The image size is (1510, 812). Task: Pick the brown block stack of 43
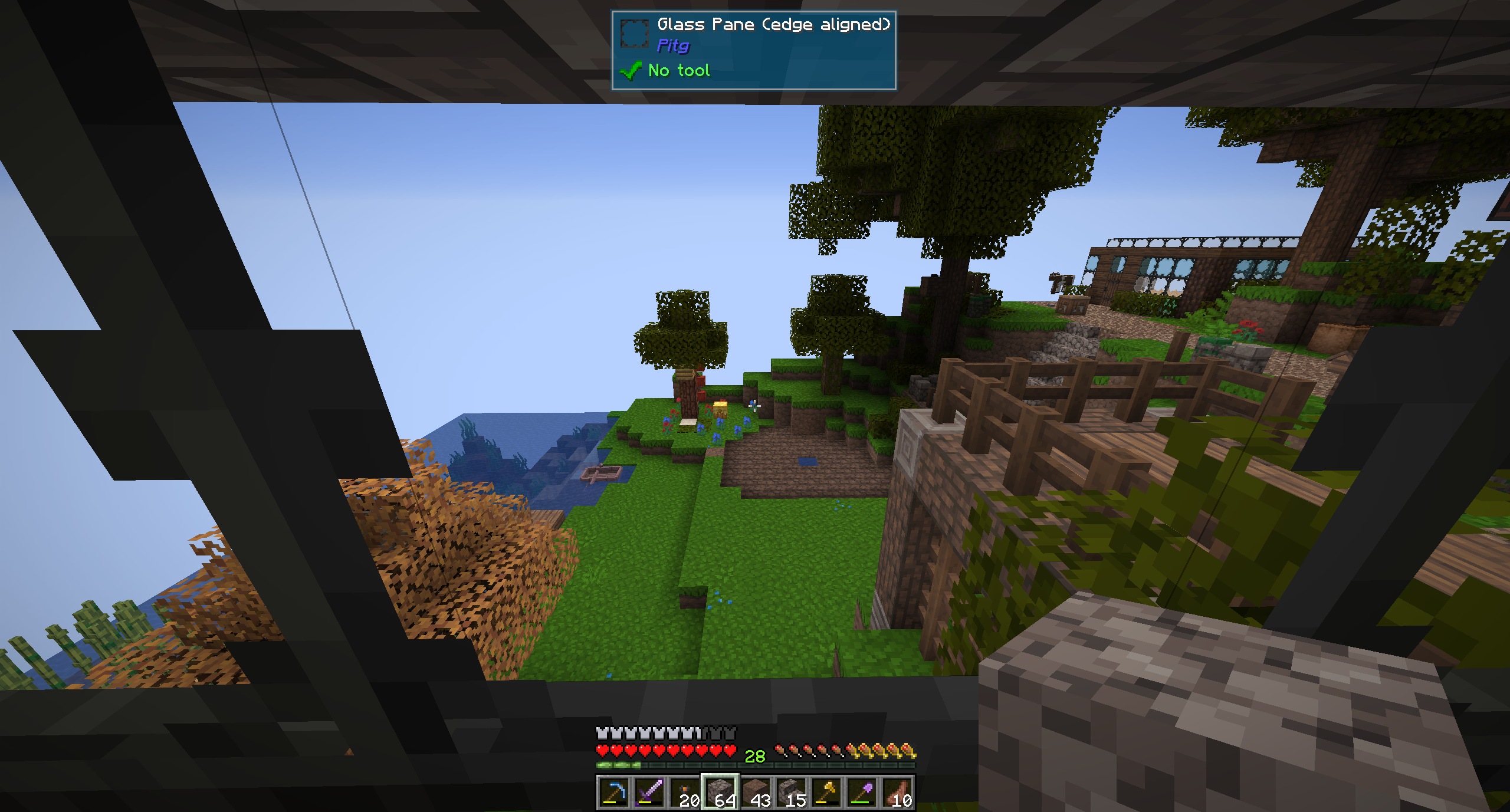(756, 792)
